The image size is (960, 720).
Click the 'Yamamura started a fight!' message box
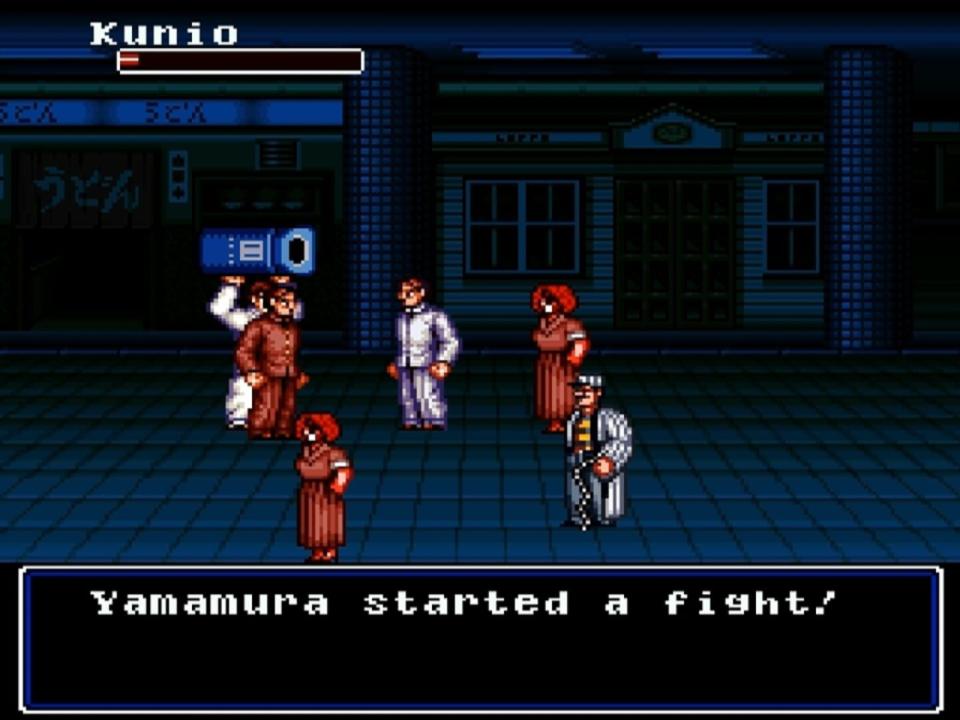coord(480,638)
